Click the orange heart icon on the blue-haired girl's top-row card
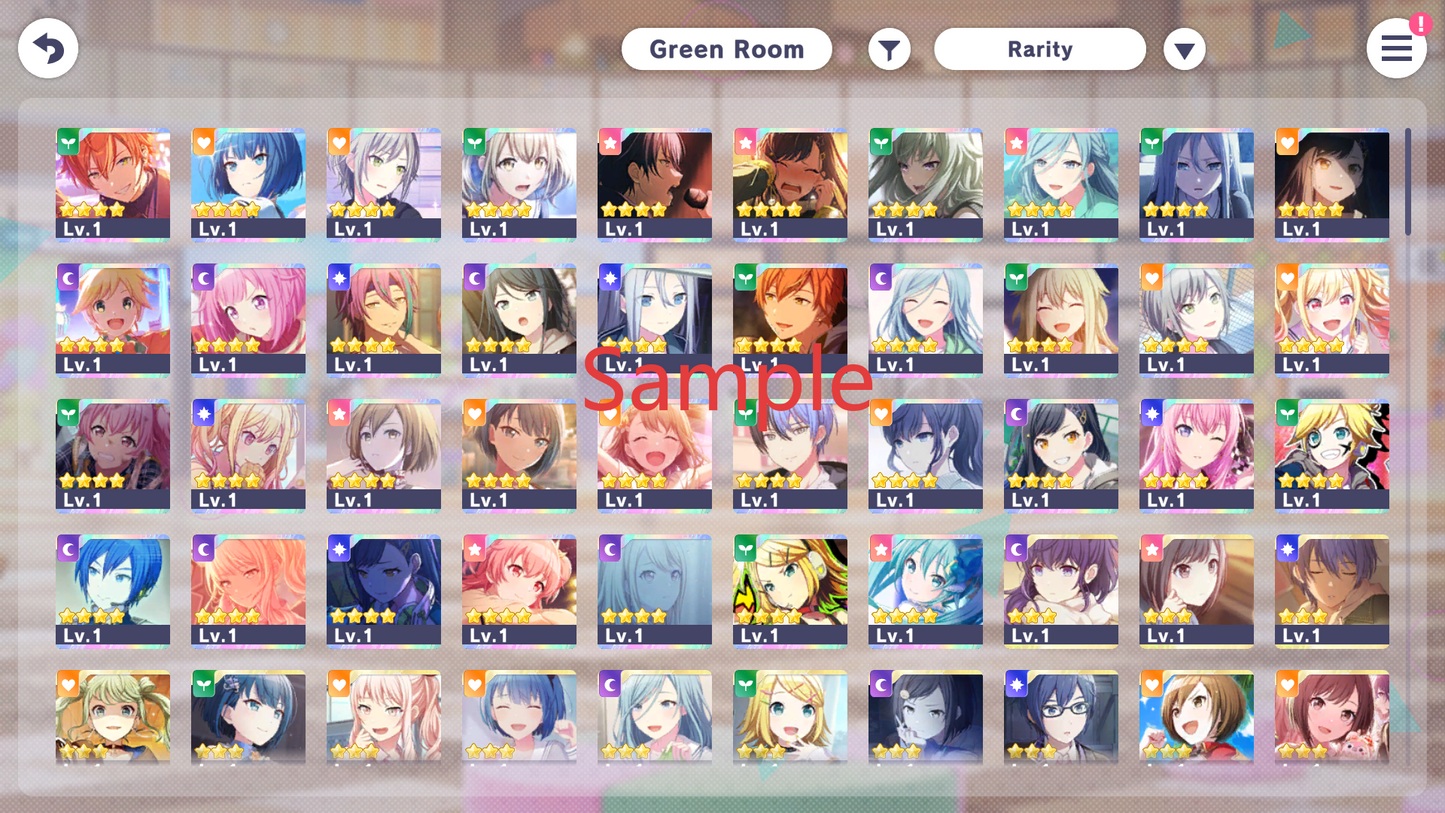 pos(203,142)
